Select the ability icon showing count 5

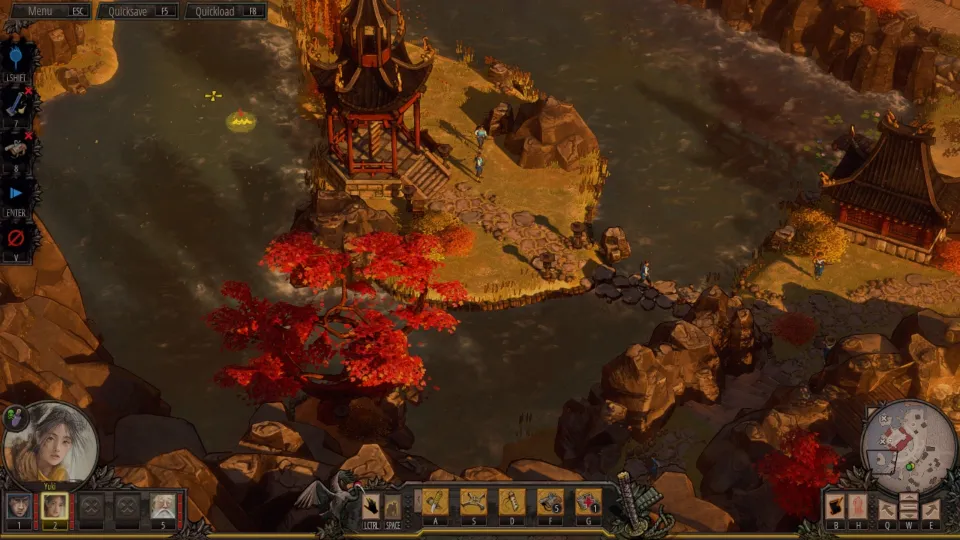pyautogui.click(x=550, y=501)
